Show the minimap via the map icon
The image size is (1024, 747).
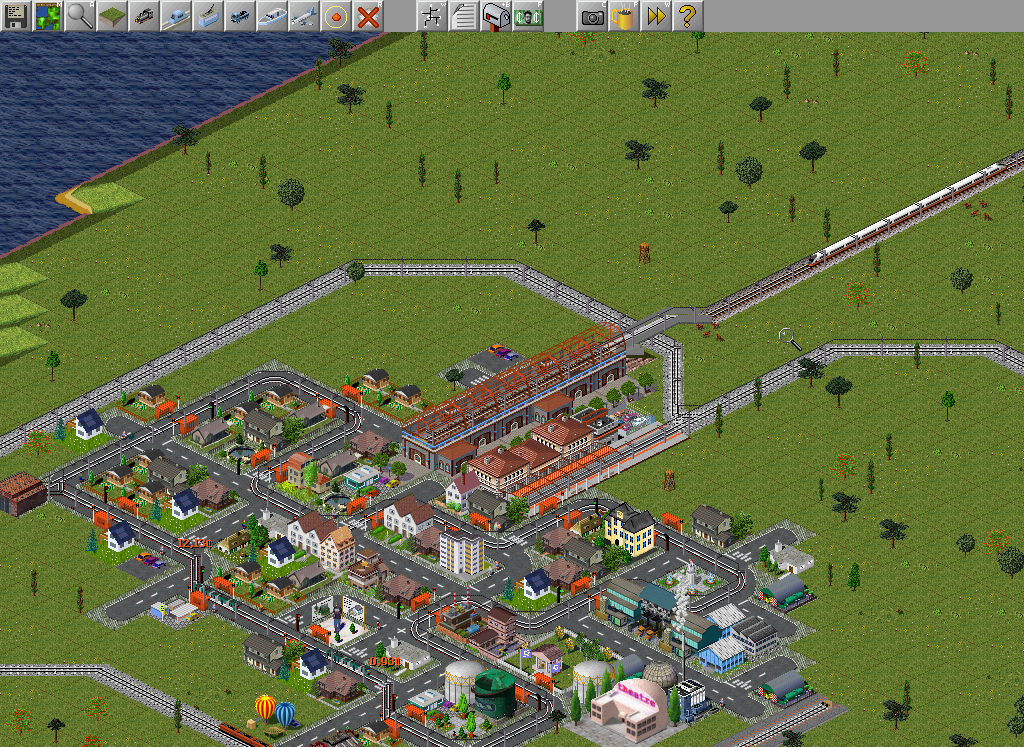[48, 16]
